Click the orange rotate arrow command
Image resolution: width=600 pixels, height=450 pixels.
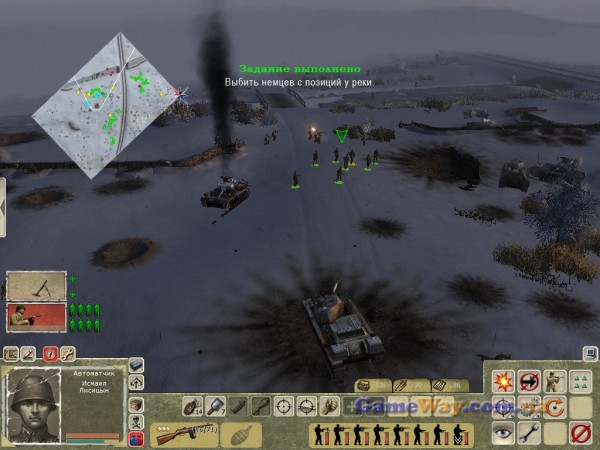point(553,407)
